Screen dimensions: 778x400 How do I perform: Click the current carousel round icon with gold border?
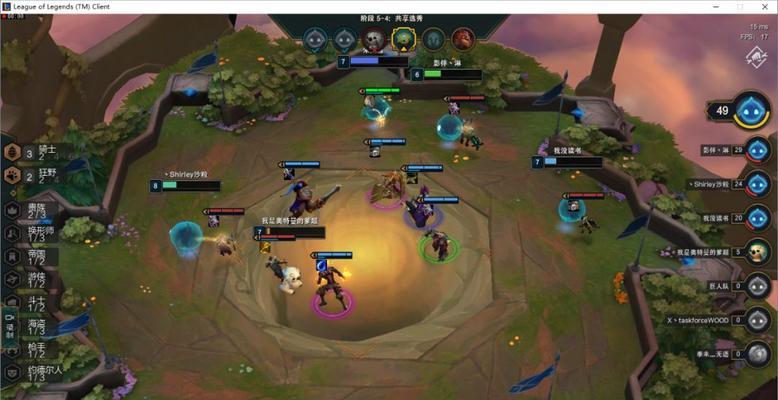tap(403, 39)
